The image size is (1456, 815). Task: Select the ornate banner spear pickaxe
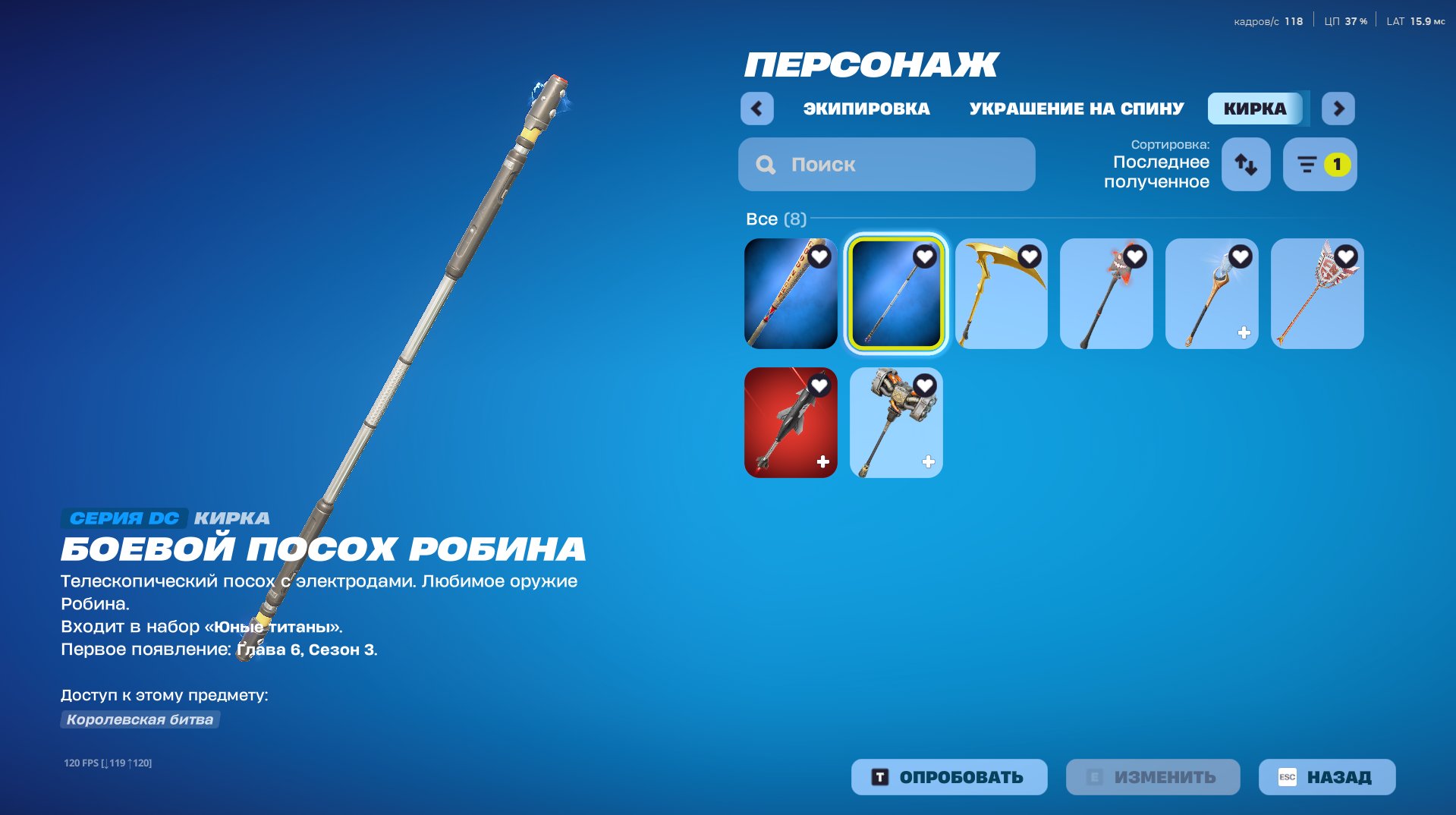[1316, 294]
